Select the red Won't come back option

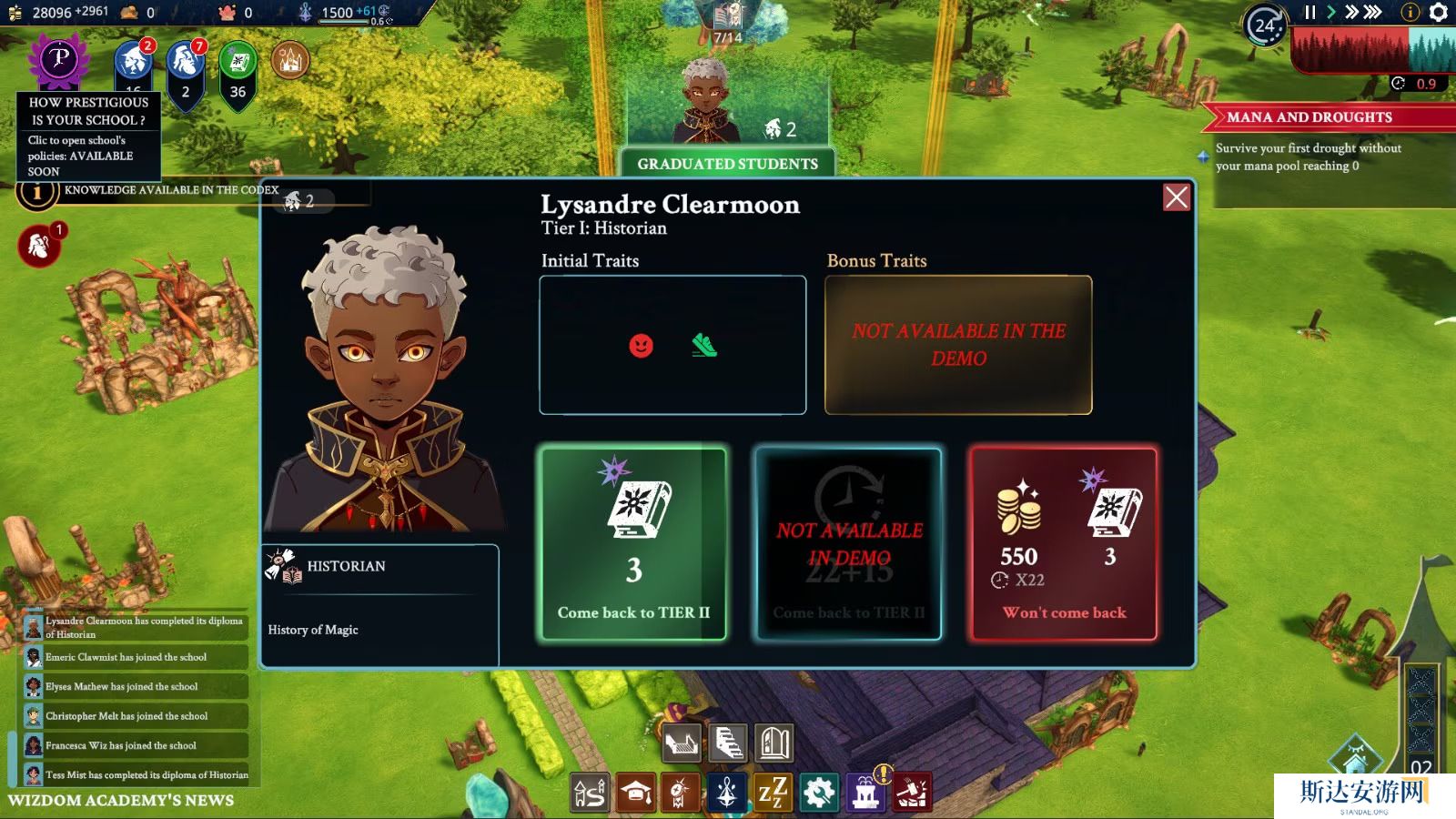(1064, 544)
